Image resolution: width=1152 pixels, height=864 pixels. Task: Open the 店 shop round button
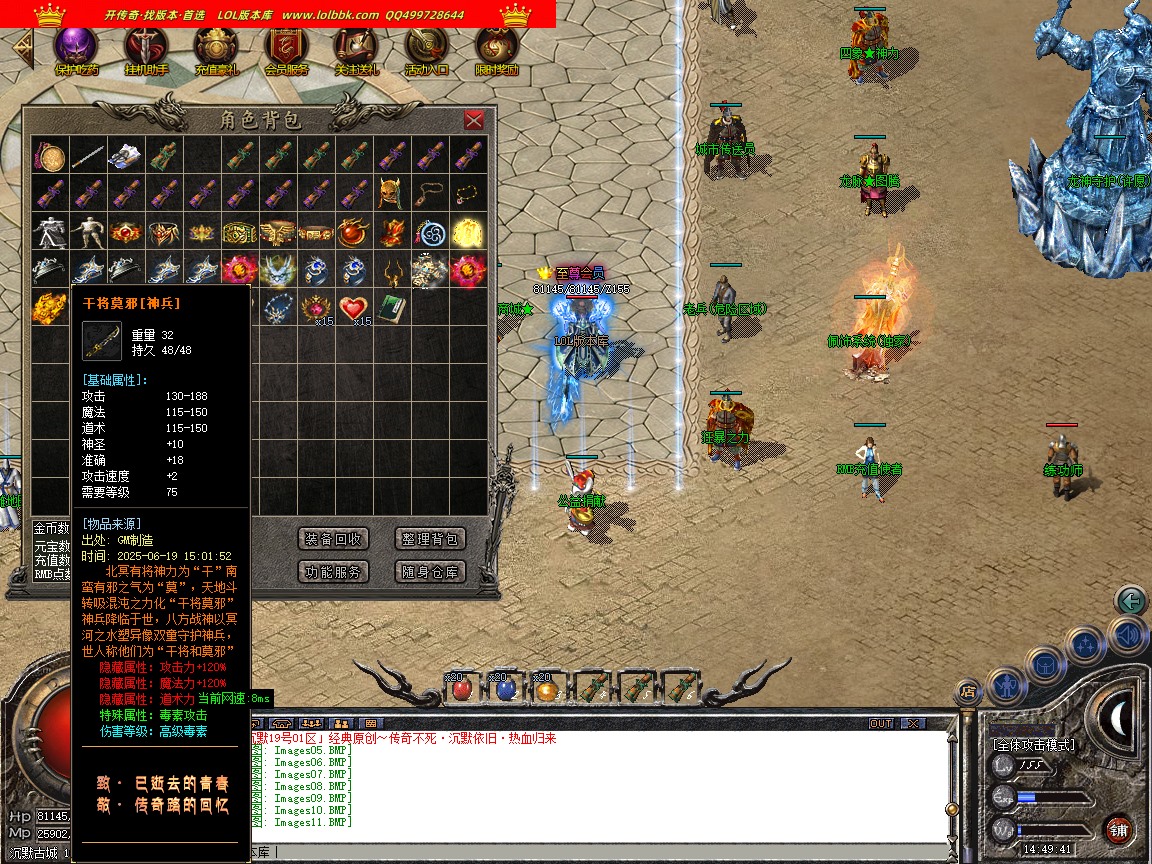click(x=968, y=691)
